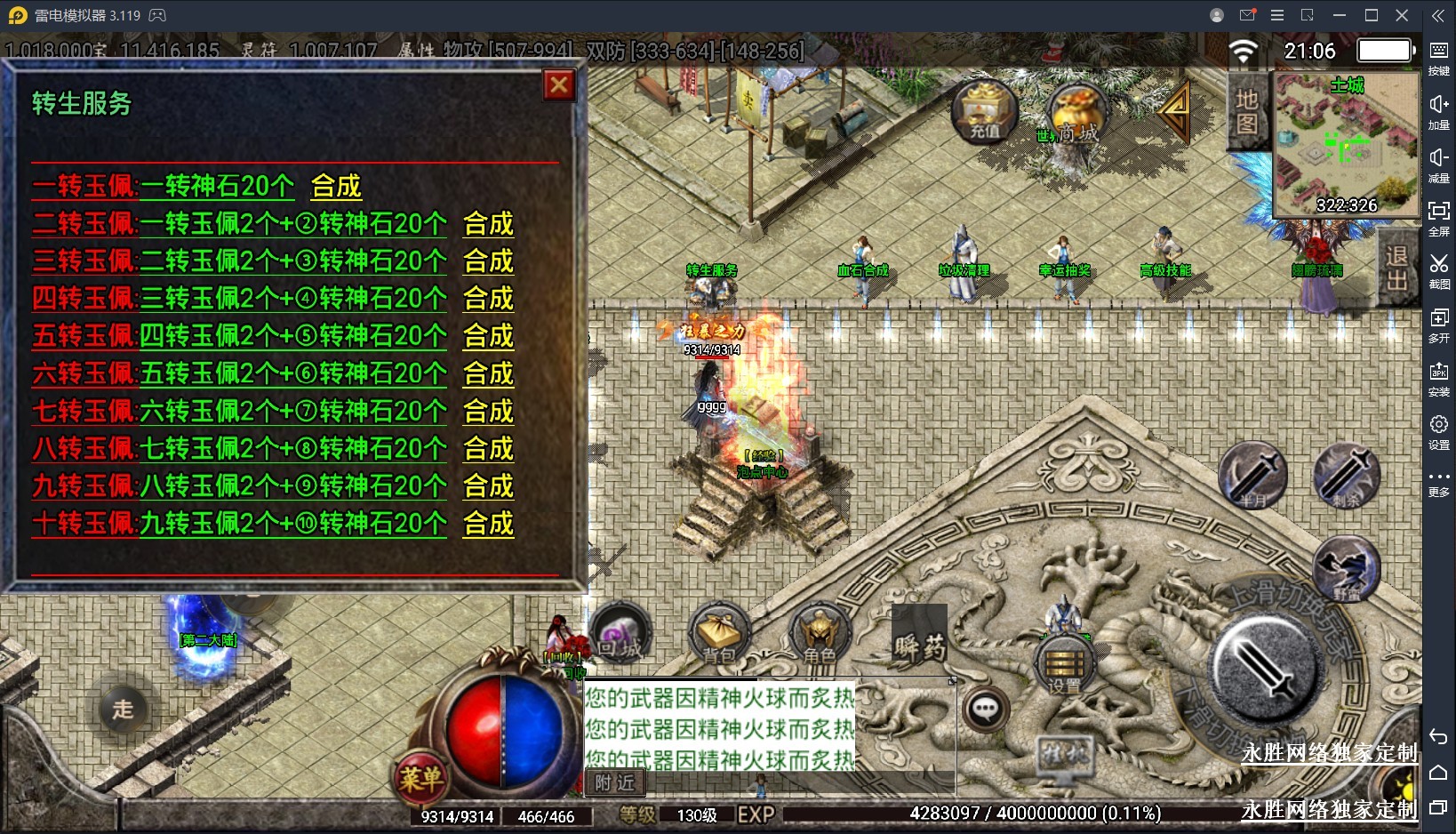
Task: Synthesize the 十转玉佩 pendant
Action: click(488, 524)
